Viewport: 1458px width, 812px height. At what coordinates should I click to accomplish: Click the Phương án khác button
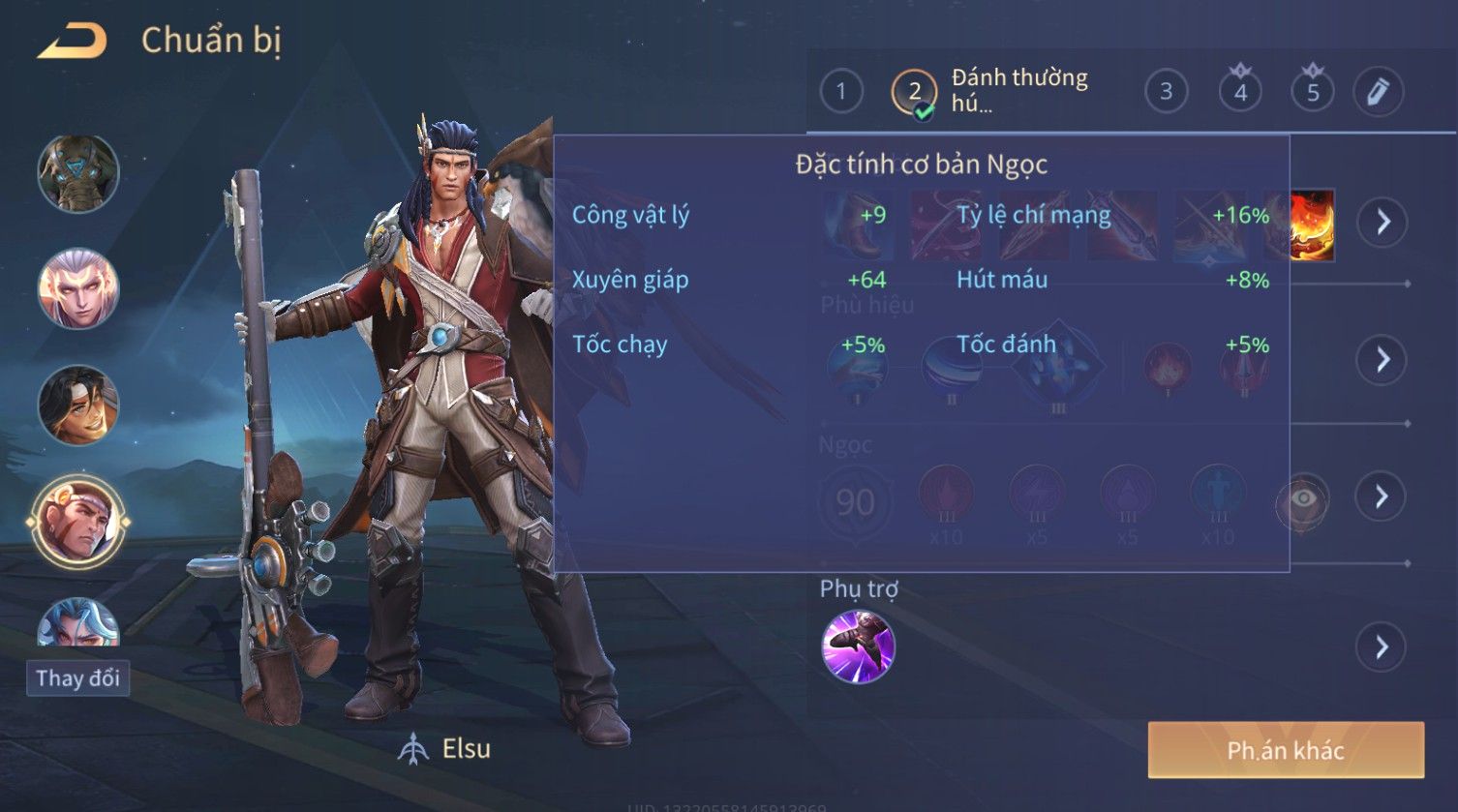(1286, 750)
